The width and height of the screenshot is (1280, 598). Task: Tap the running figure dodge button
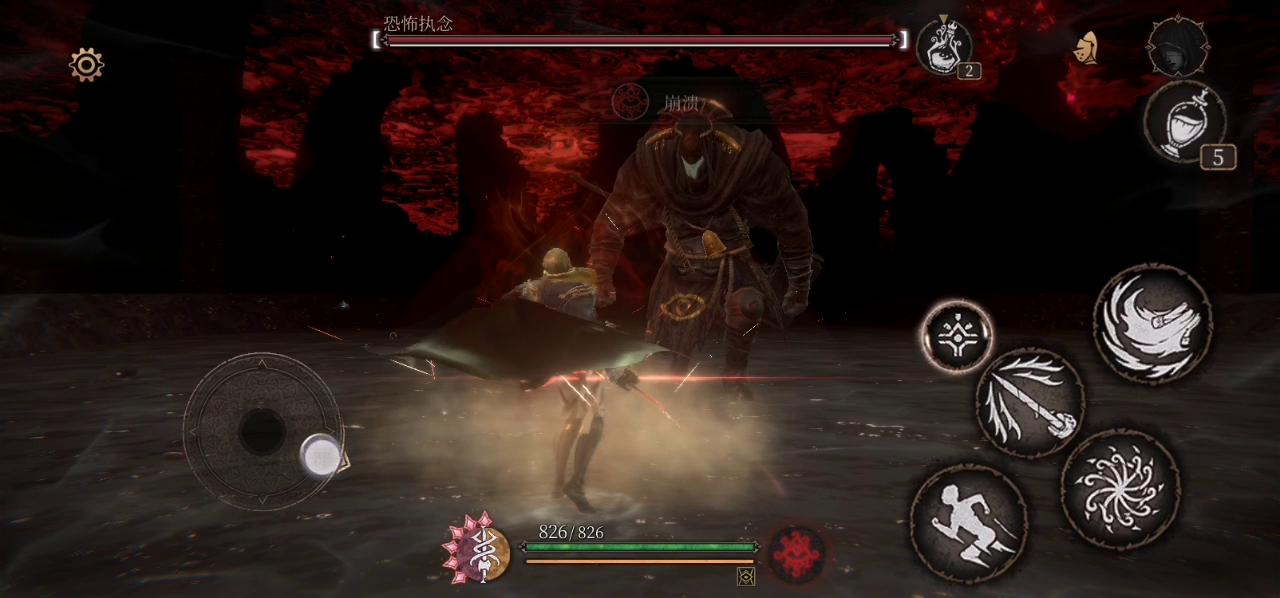968,523
